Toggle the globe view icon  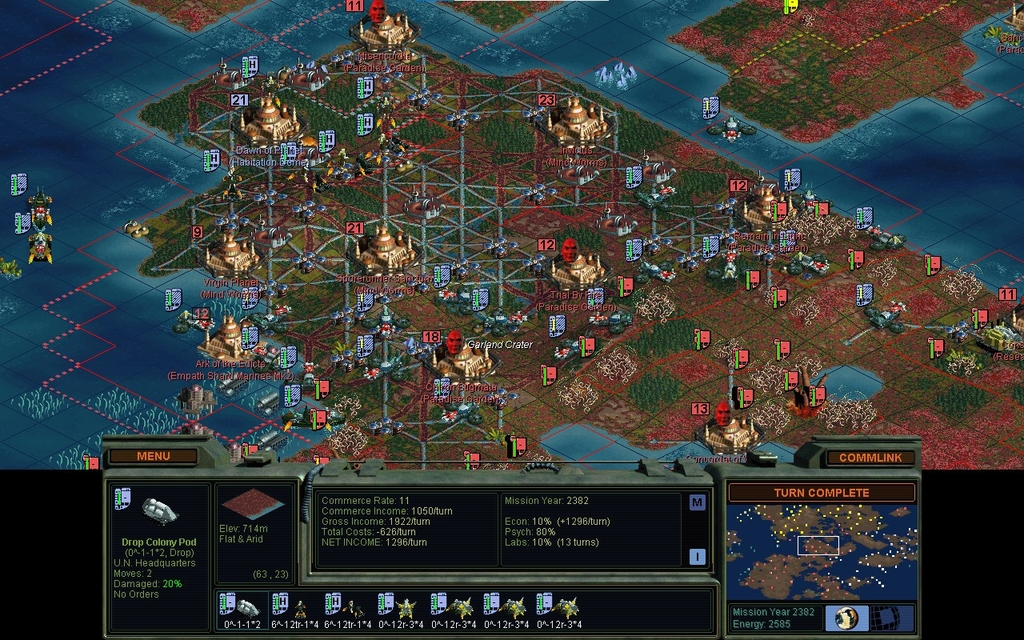[846, 617]
